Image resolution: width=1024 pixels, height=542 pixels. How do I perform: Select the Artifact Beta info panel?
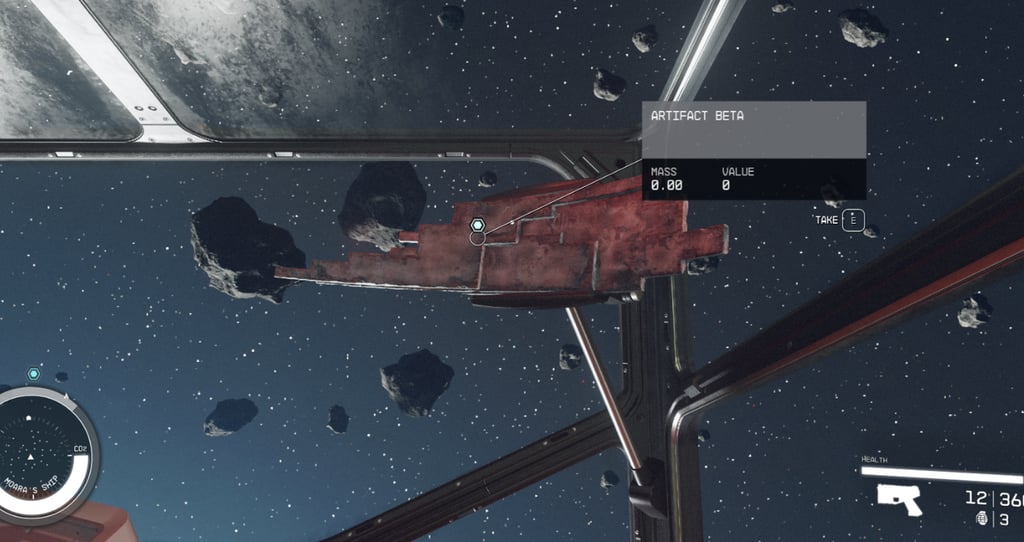click(x=753, y=150)
